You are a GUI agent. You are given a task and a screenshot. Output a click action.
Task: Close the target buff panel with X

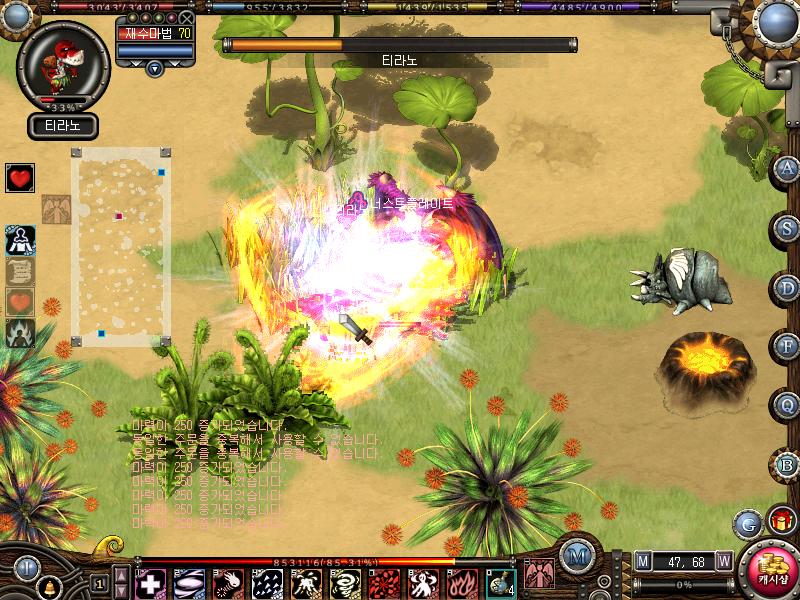pyautogui.click(x=187, y=18)
